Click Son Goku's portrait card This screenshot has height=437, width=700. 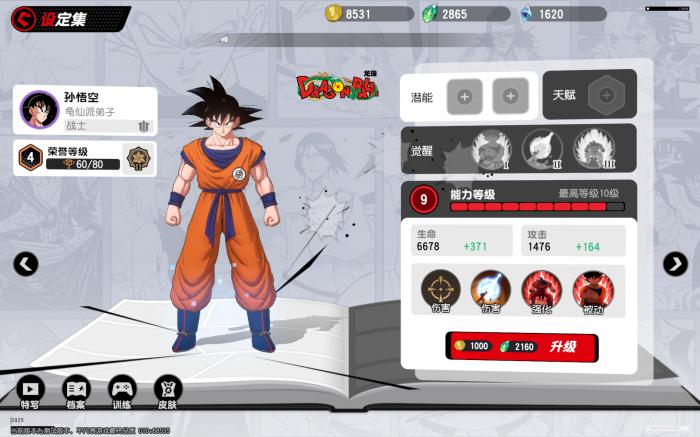[85, 111]
